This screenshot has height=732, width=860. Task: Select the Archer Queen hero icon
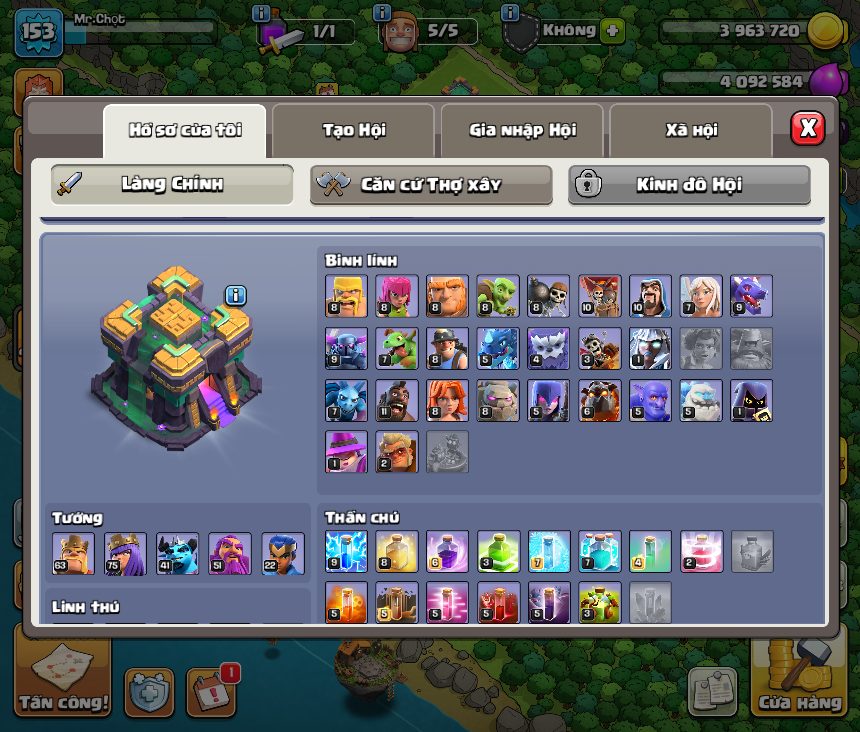point(126,553)
